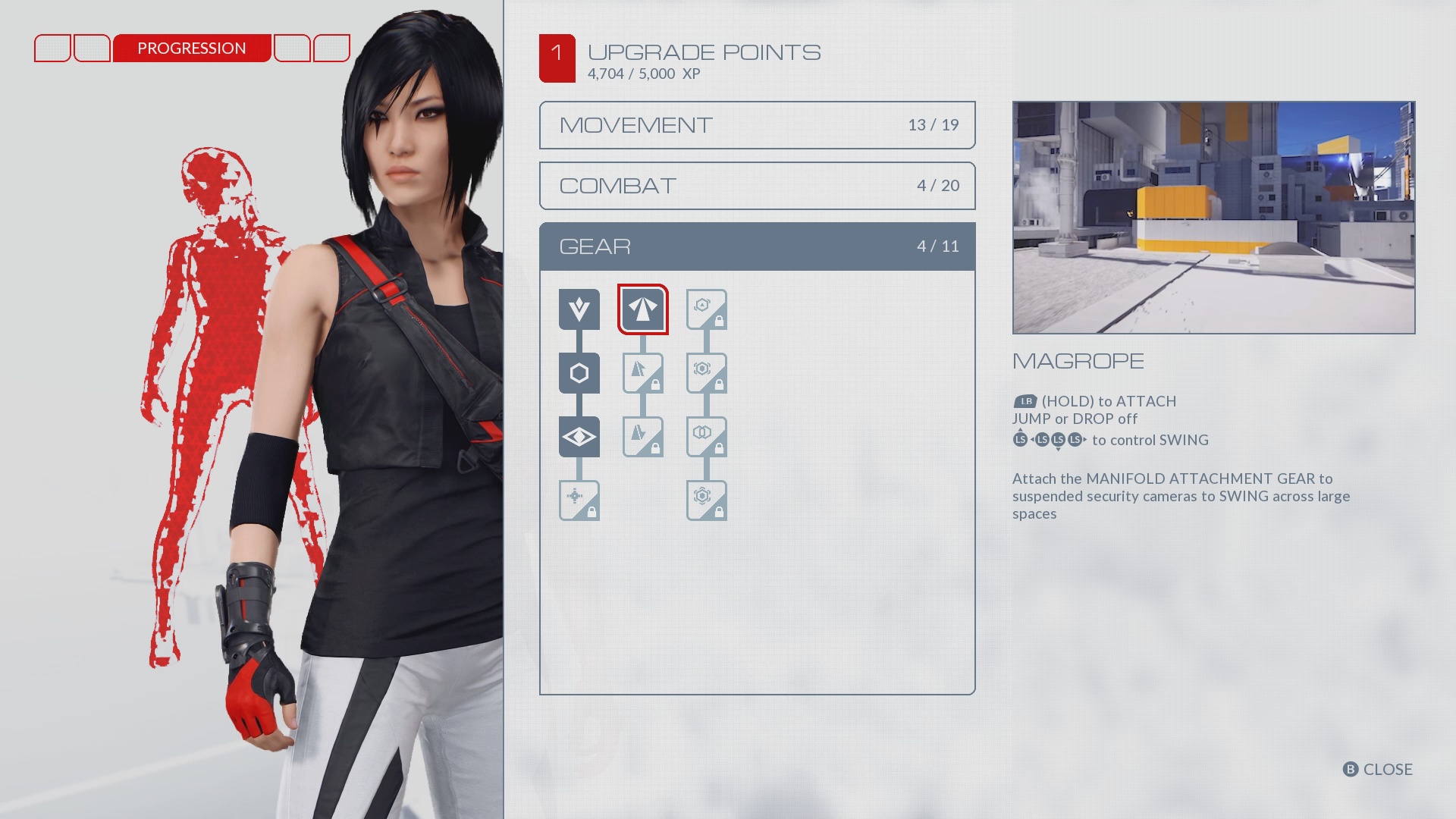Pick the locked crosshair gear upgrade
This screenshot has height=819, width=1456.
(x=579, y=500)
